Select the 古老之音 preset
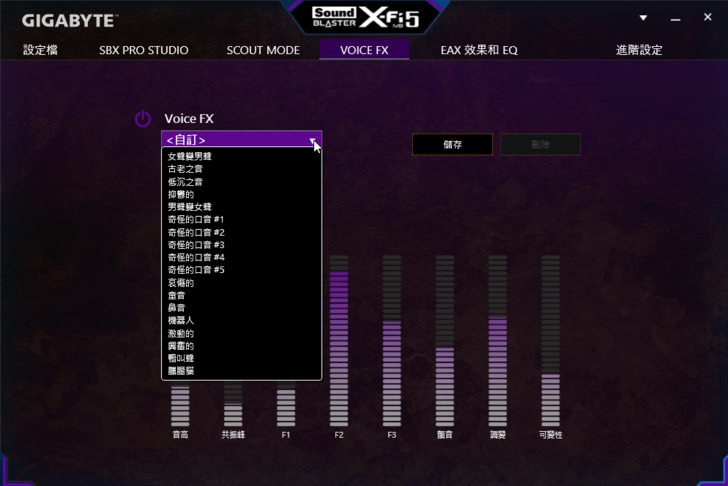 click(x=185, y=169)
